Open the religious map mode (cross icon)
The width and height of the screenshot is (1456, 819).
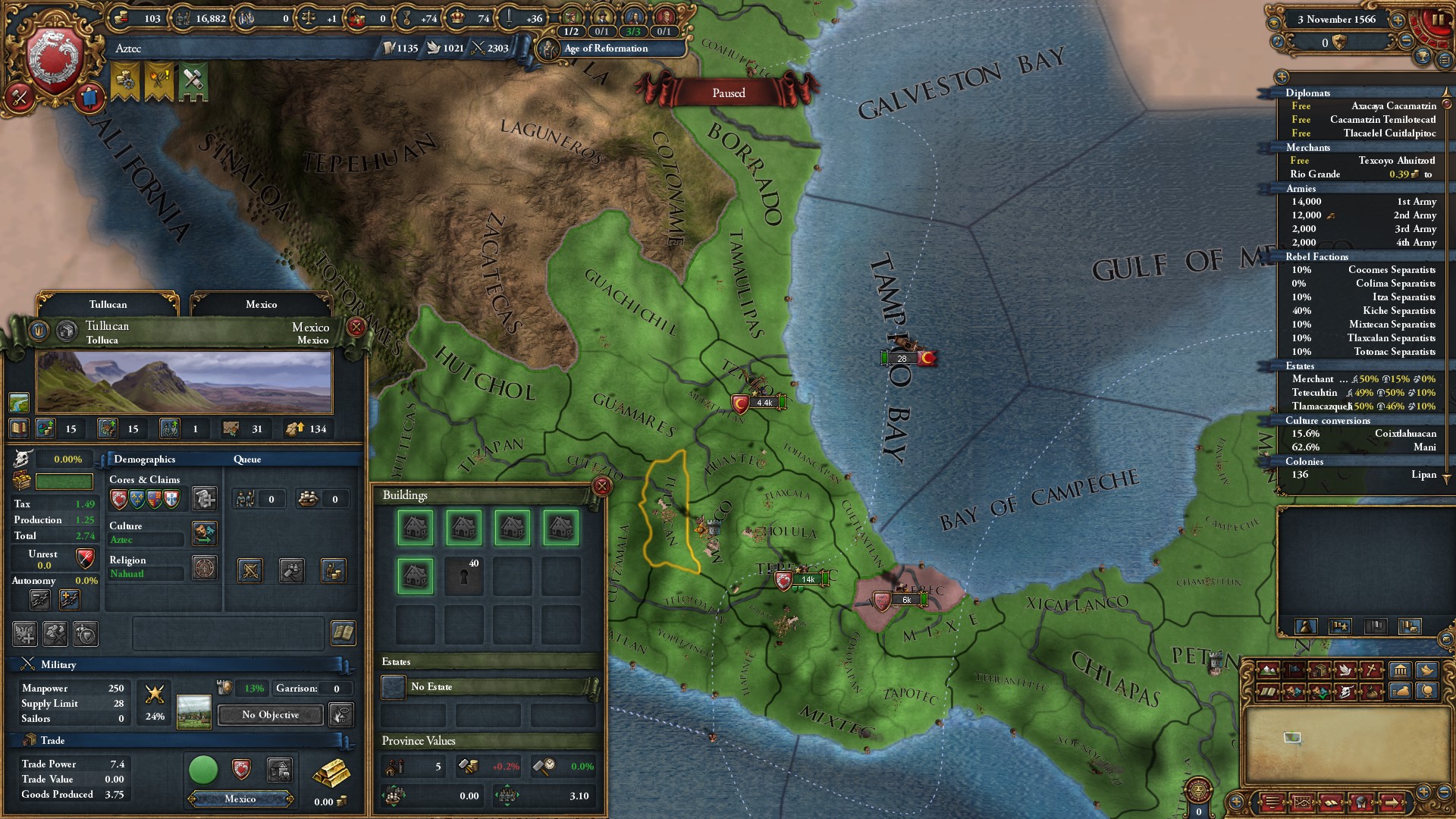(1372, 670)
